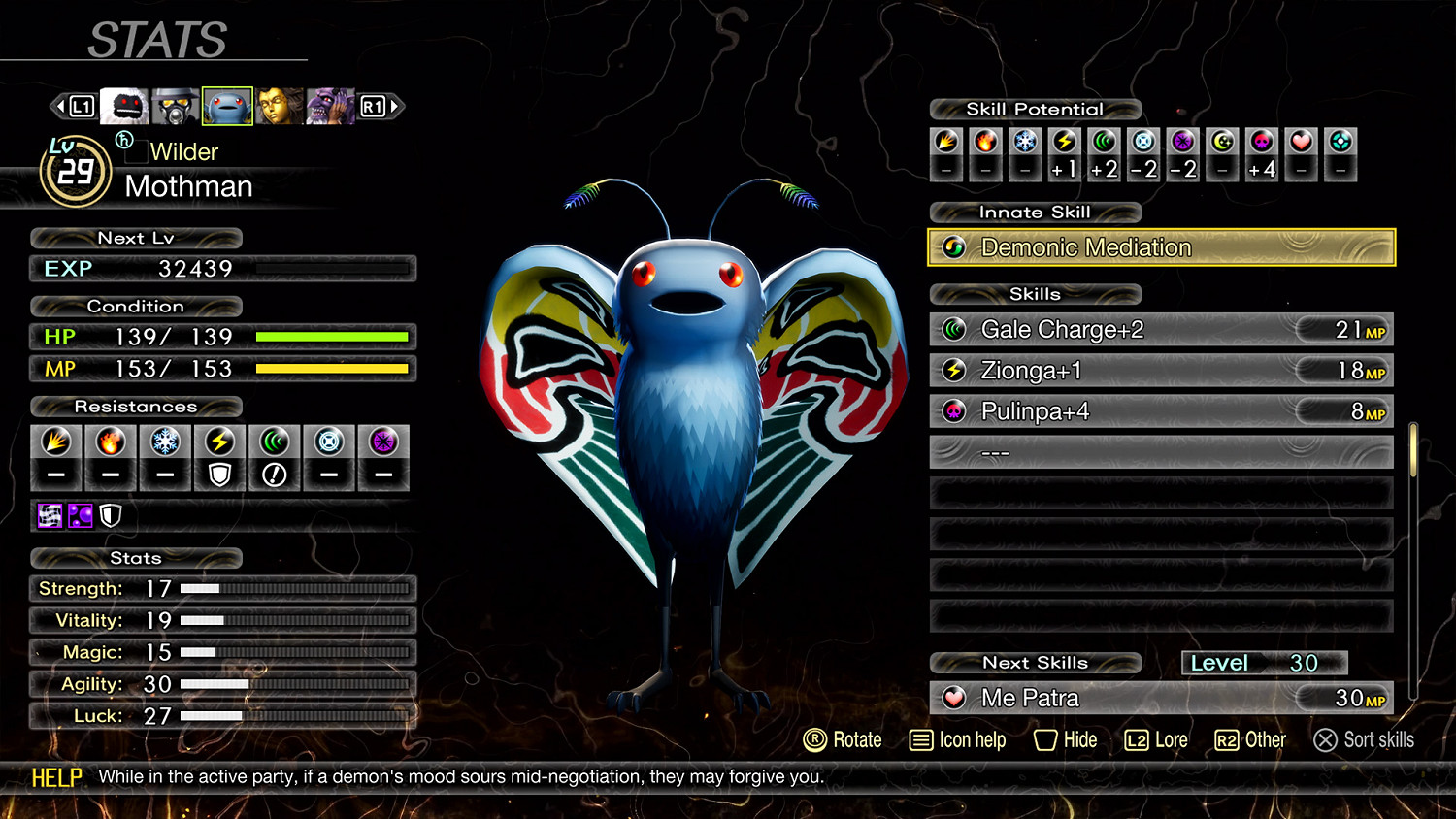
Task: Open the Icon help guide
Action: [957, 740]
